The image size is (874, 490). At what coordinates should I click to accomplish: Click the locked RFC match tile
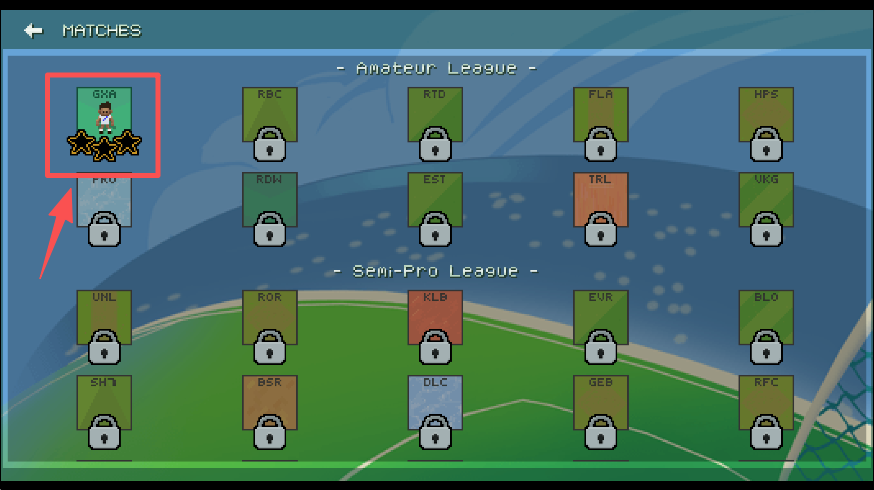[x=766, y=409]
